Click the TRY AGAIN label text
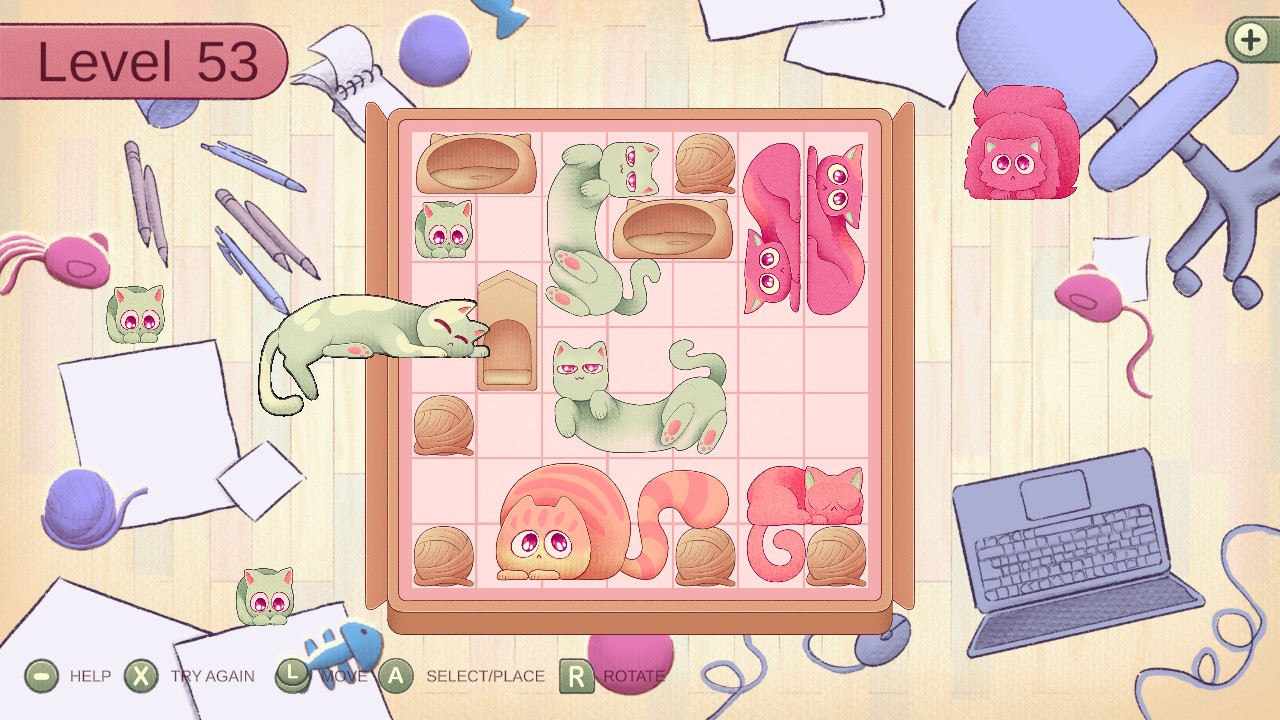The width and height of the screenshot is (1280, 720). (x=211, y=676)
